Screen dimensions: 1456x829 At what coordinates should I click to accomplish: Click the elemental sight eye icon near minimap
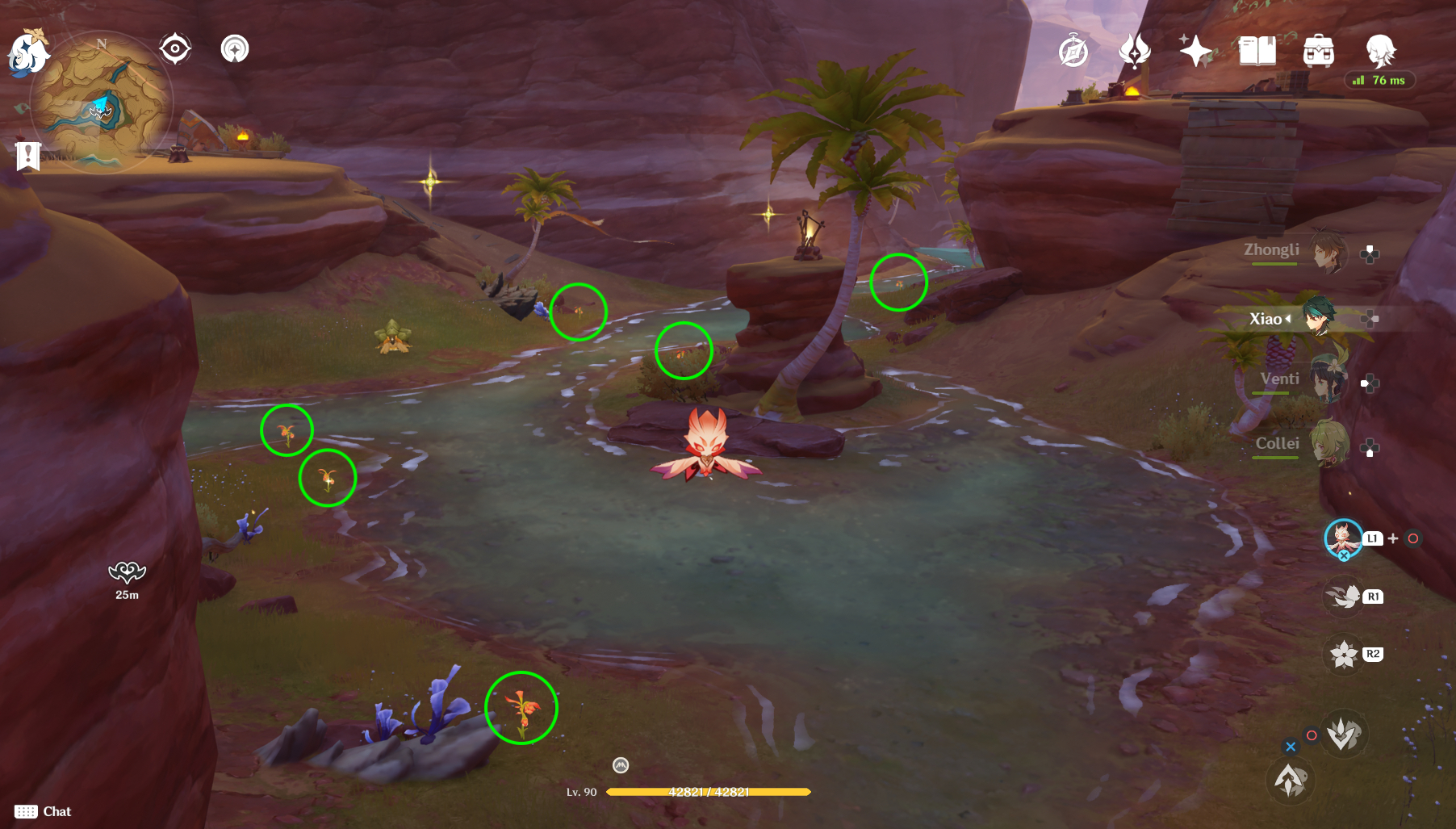pos(174,48)
